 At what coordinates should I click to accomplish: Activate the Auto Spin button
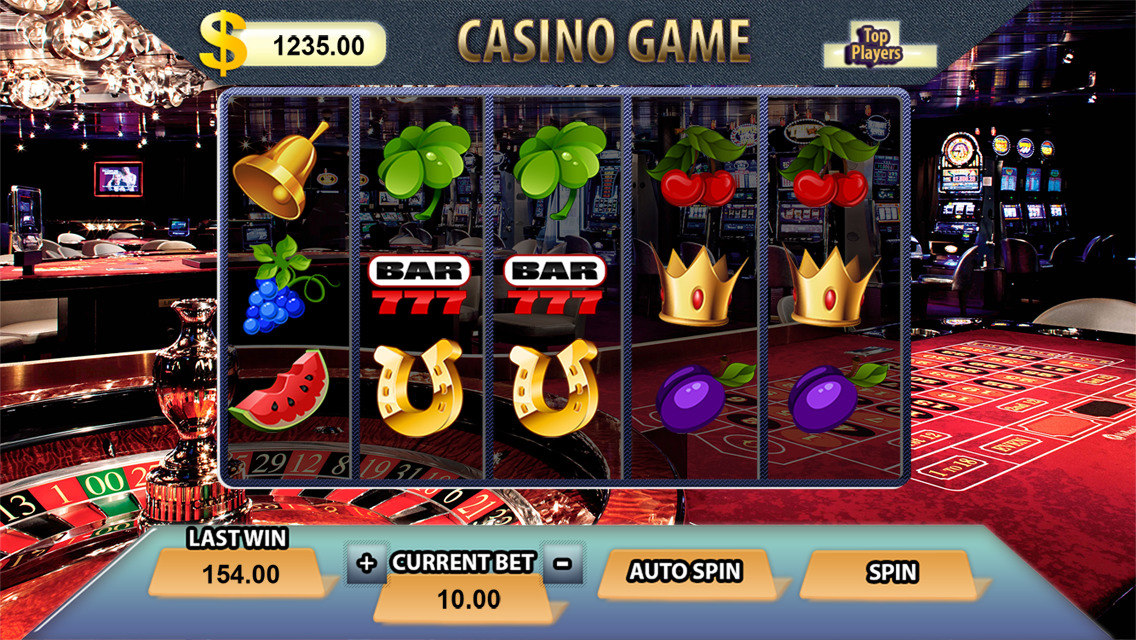tap(685, 573)
